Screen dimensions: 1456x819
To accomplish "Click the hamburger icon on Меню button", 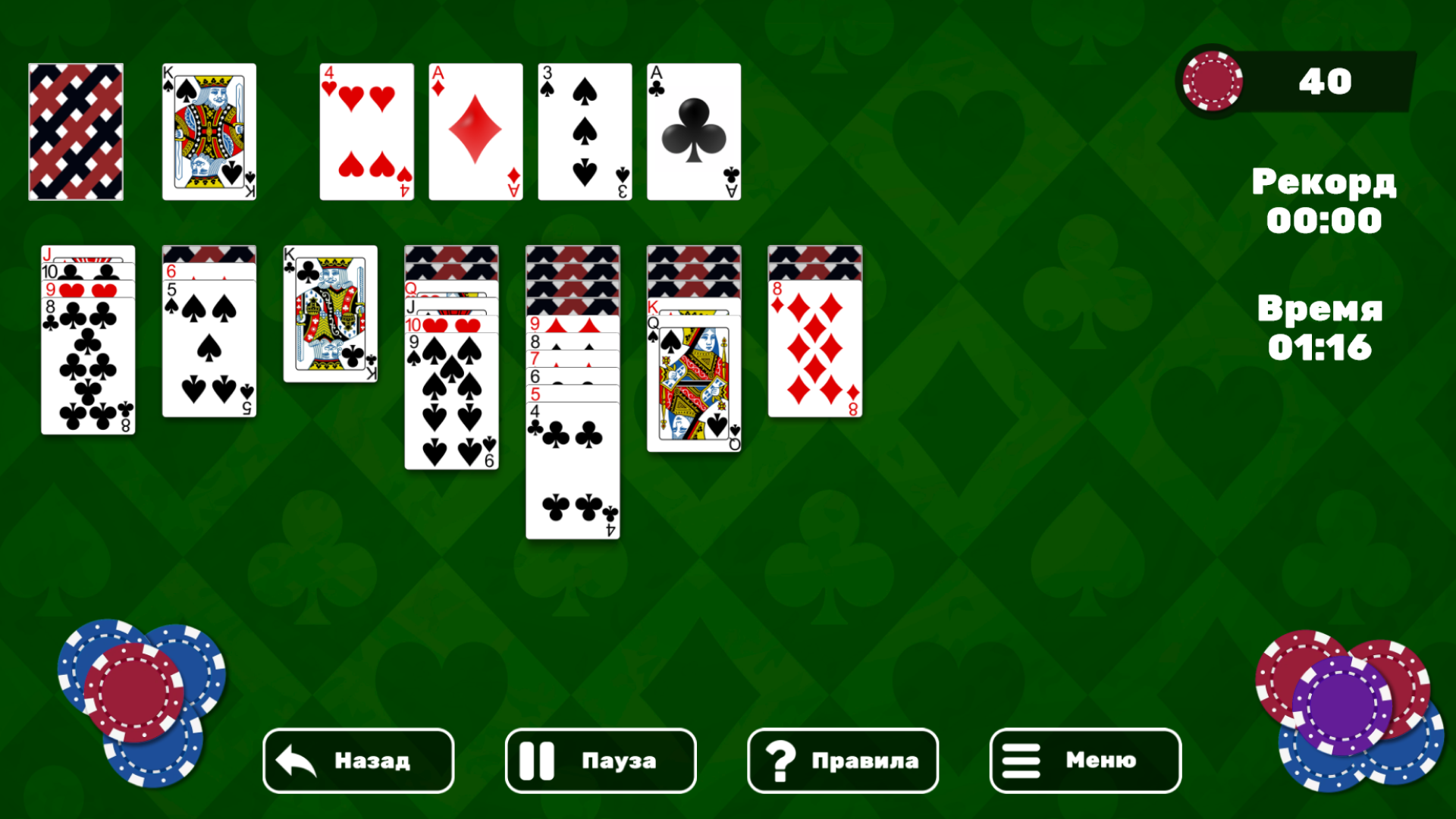I will pos(1020,761).
